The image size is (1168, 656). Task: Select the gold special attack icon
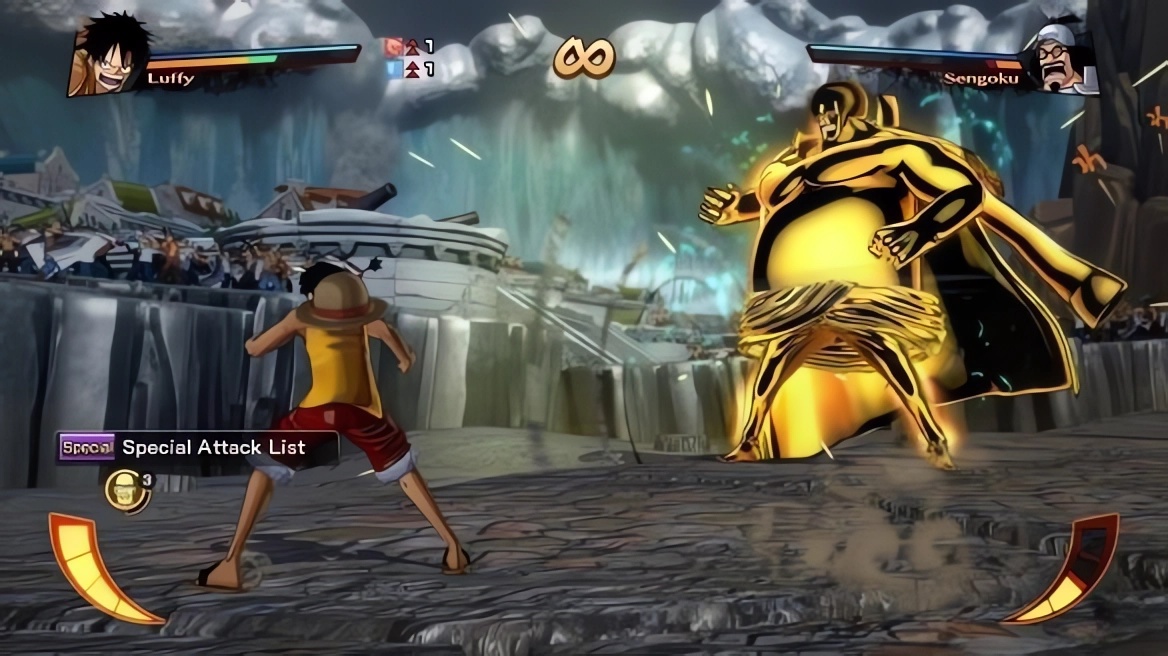124,490
